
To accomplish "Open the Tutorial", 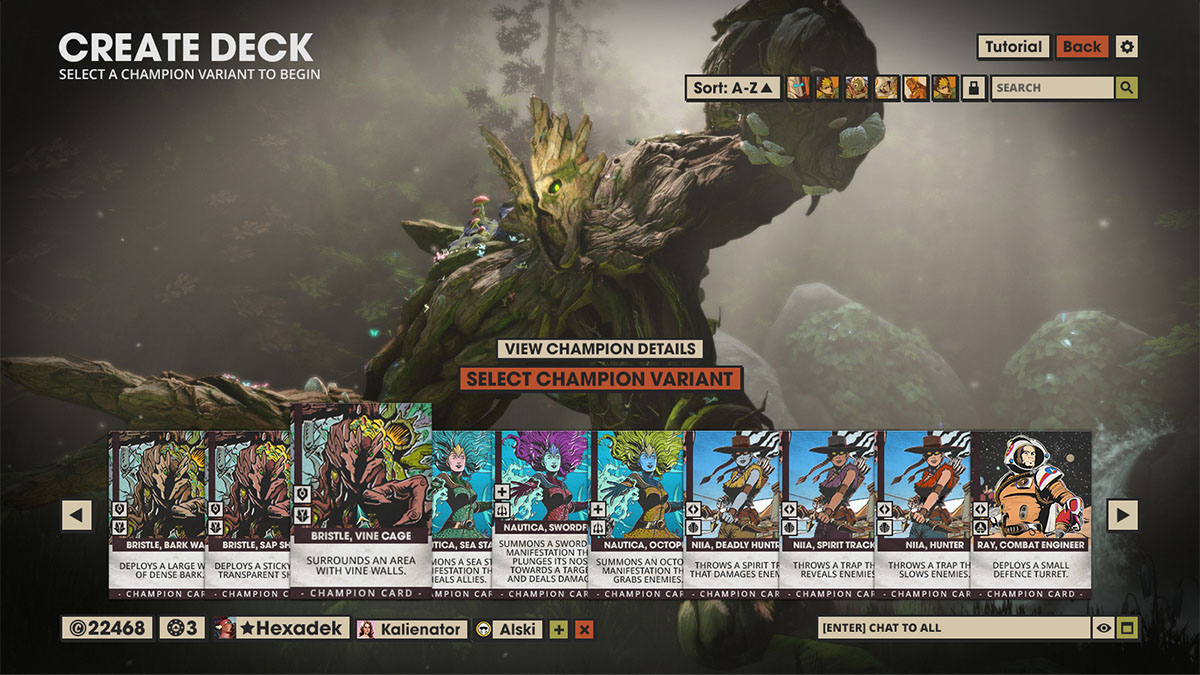I will [x=1013, y=47].
